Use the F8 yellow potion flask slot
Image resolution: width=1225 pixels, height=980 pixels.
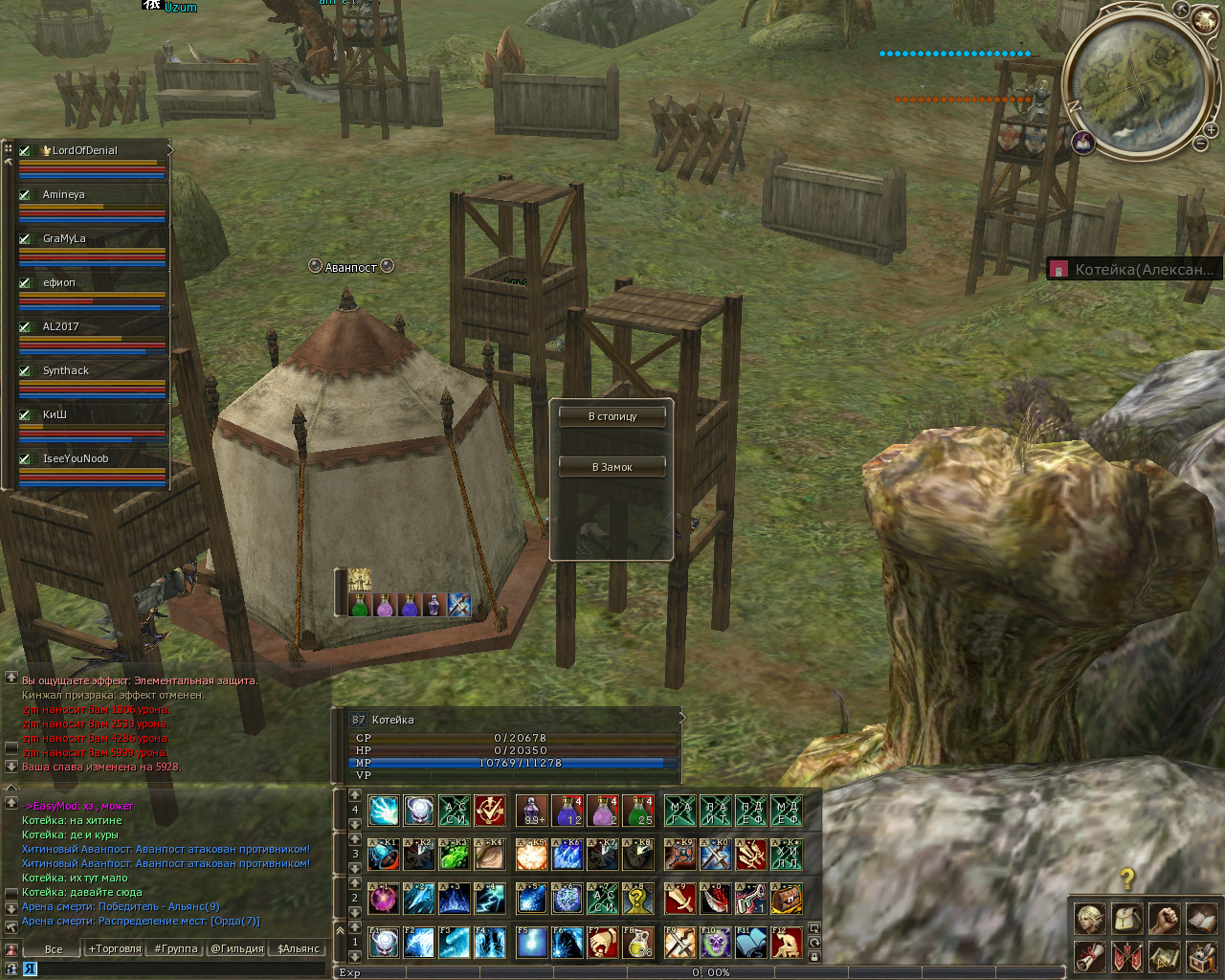(x=638, y=943)
